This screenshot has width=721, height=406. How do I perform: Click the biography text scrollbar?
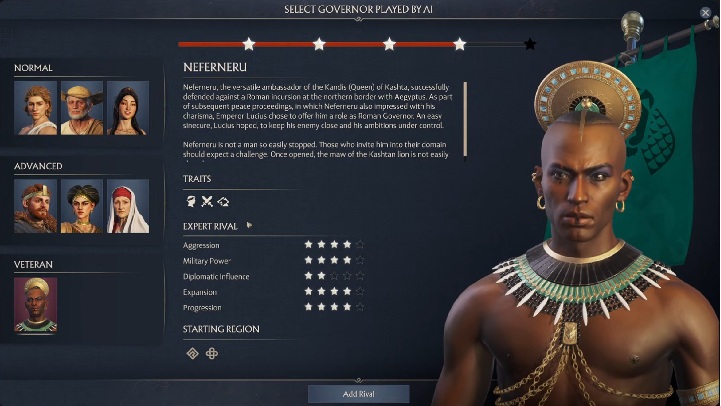[466, 106]
